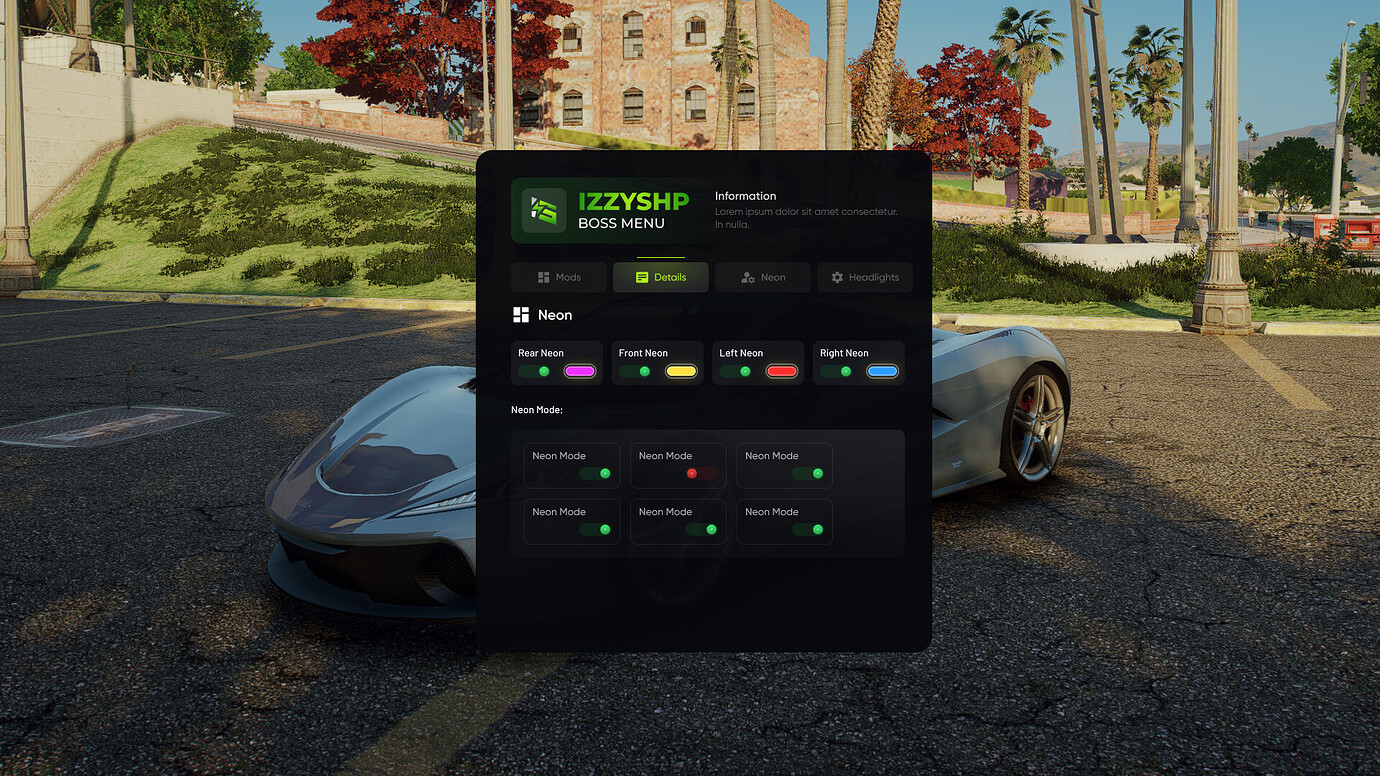1380x776 pixels.
Task: Disable the Front Neon toggle
Action: pos(632,370)
